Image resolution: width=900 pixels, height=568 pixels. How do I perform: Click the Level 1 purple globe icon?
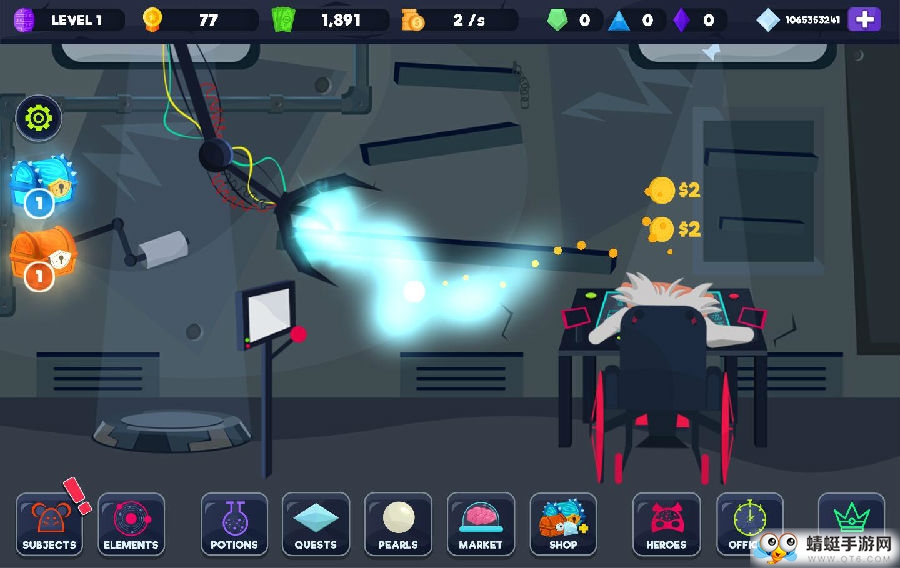coord(24,19)
